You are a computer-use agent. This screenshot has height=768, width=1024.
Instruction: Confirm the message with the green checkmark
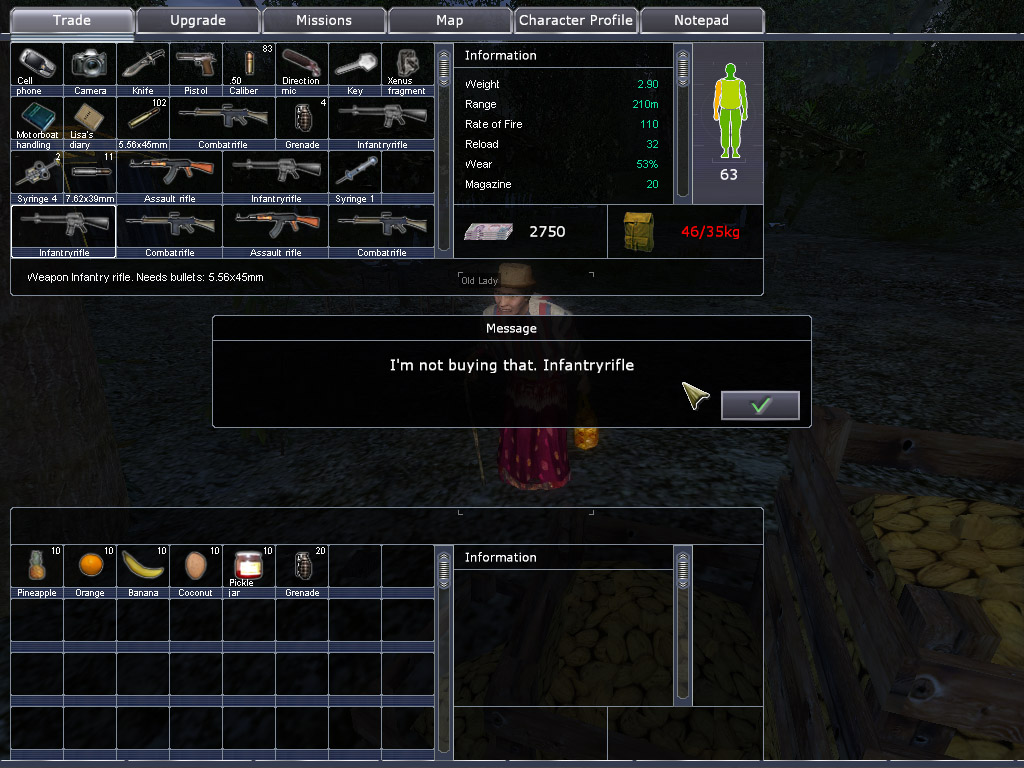760,405
